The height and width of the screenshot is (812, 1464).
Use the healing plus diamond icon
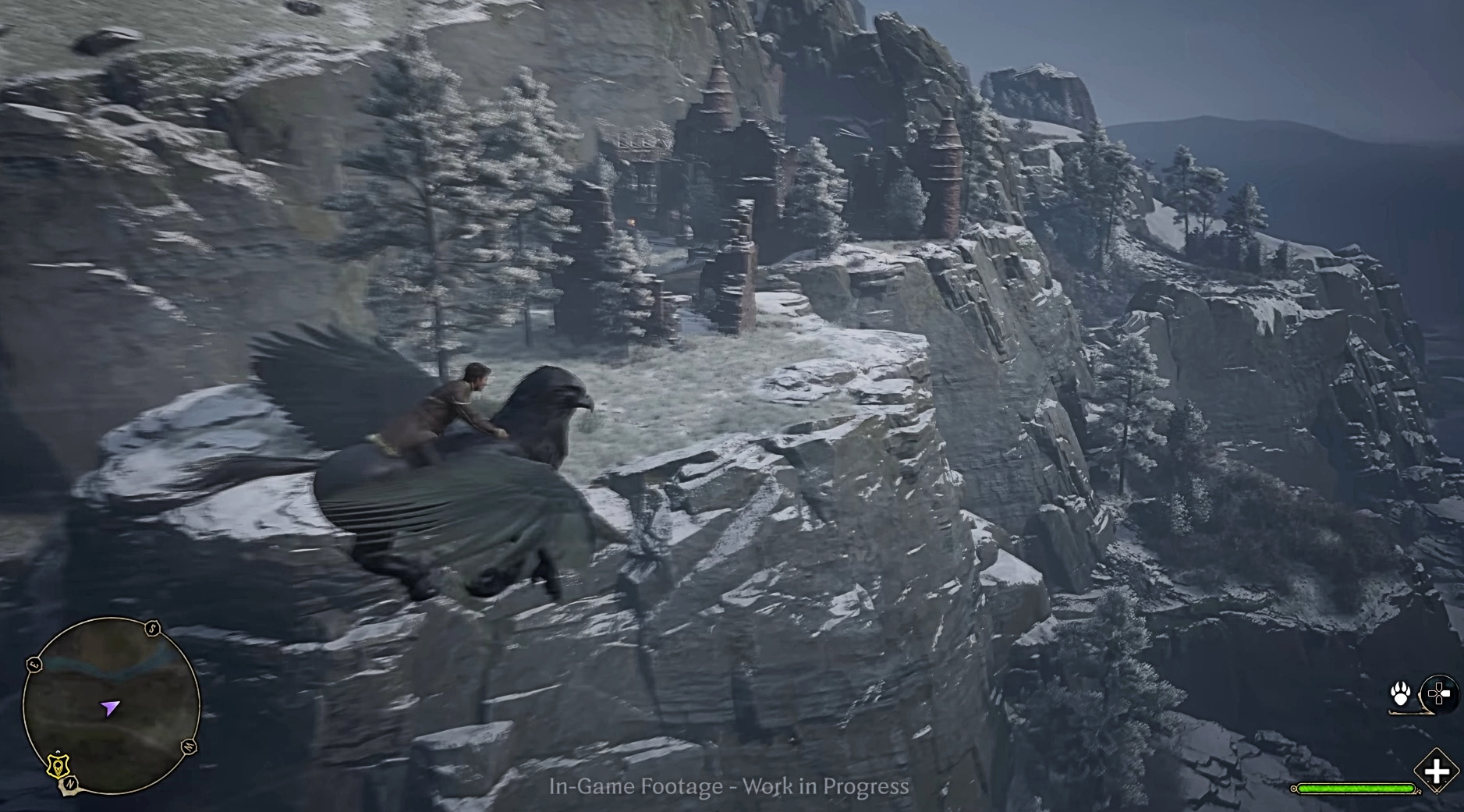click(x=1436, y=771)
